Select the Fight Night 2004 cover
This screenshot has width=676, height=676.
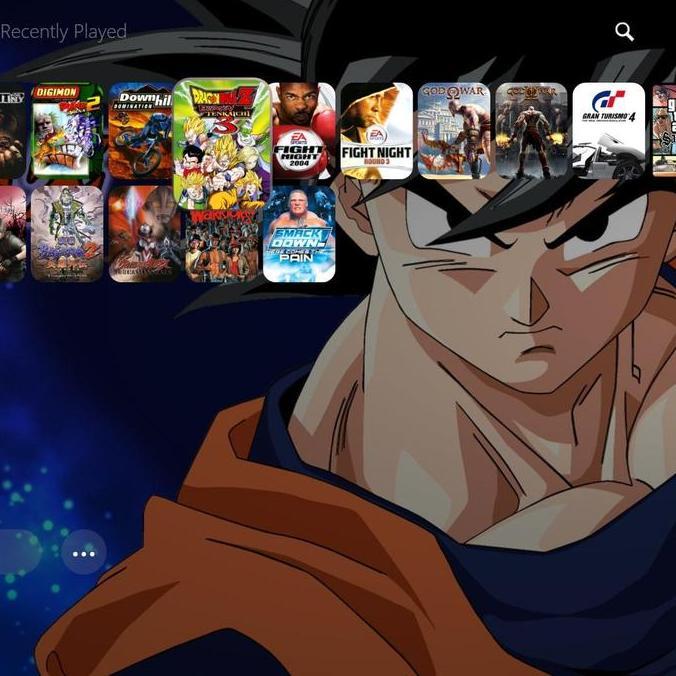point(301,131)
